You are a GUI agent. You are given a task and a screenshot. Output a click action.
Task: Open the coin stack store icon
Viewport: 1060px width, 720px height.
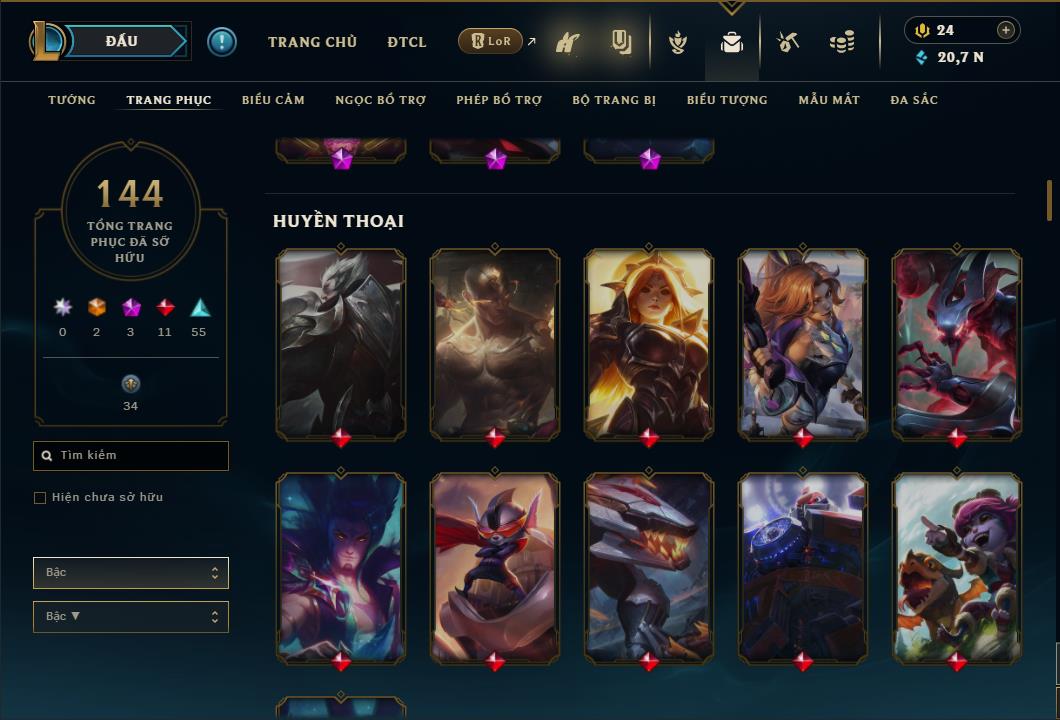point(842,42)
